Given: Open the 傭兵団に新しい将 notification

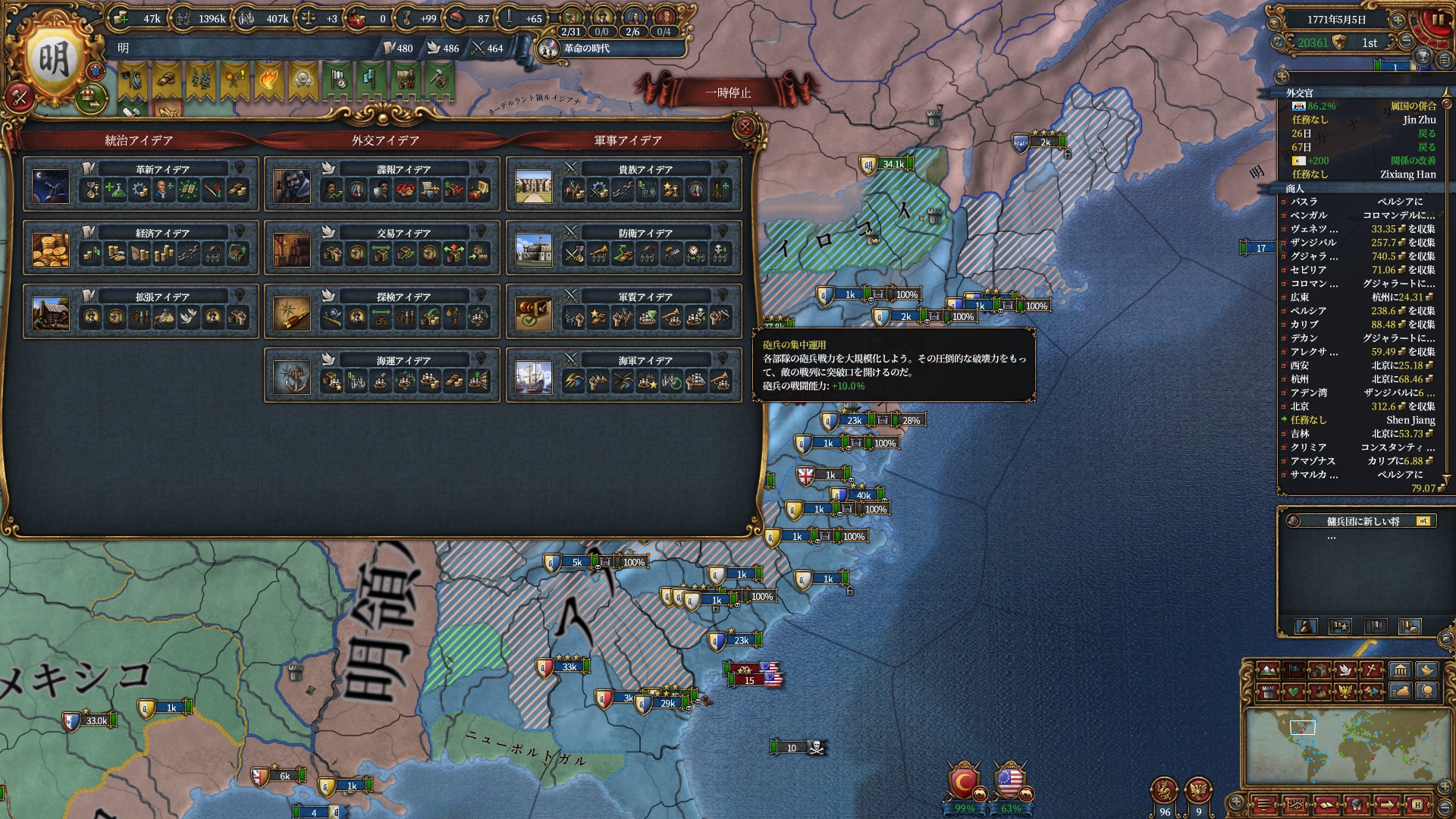Looking at the screenshot, I should pyautogui.click(x=1362, y=521).
